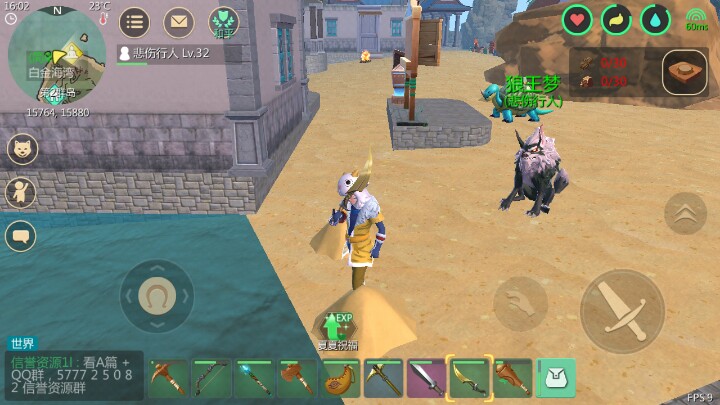Image resolution: width=720 pixels, height=405 pixels.
Task: Open the character figure menu
Action: point(21,193)
